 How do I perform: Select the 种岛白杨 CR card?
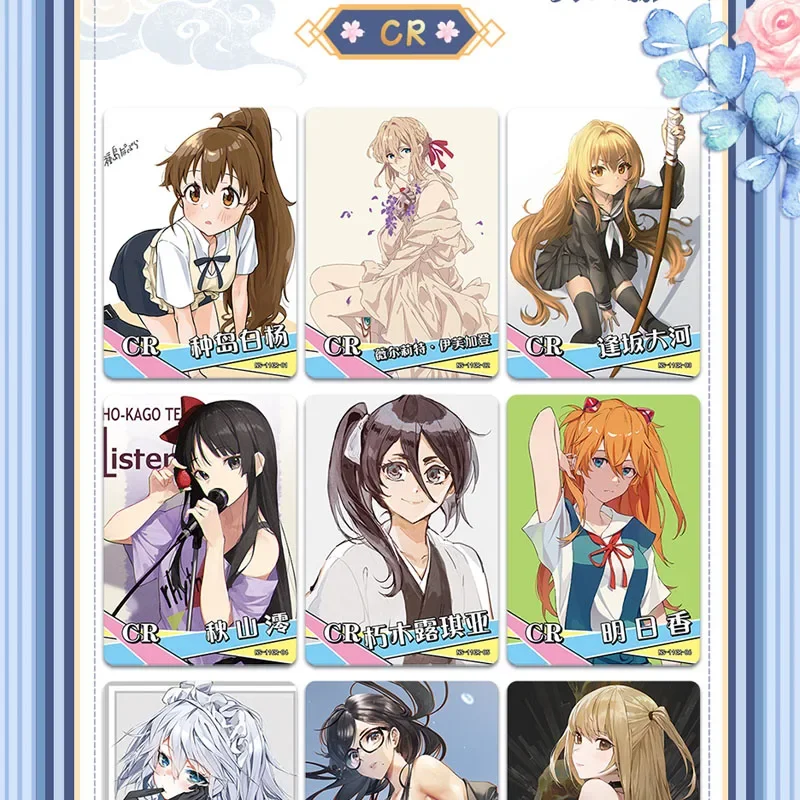200,243
